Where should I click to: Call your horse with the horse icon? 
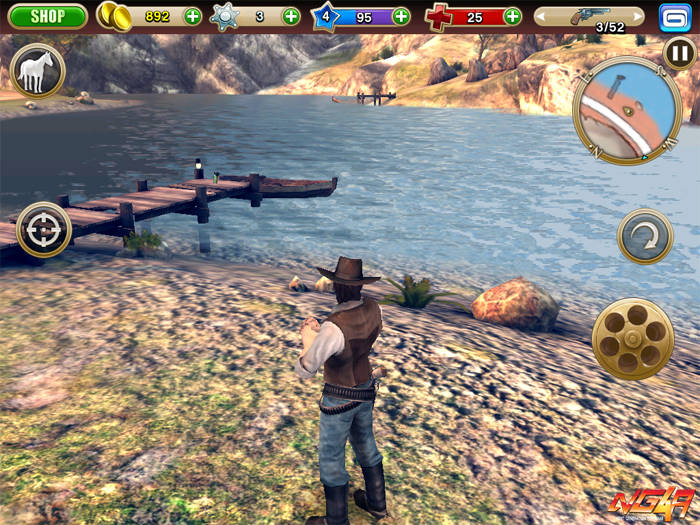pos(38,71)
